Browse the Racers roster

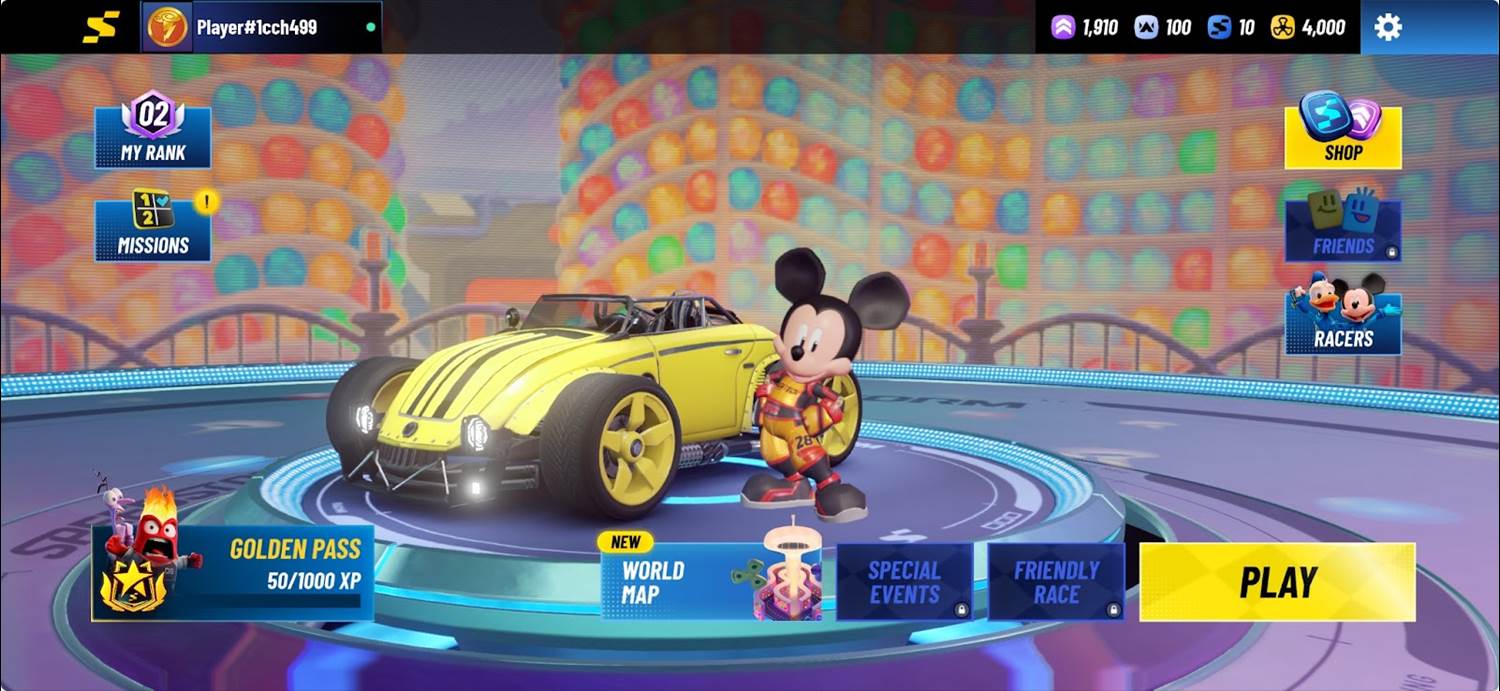[1342, 320]
